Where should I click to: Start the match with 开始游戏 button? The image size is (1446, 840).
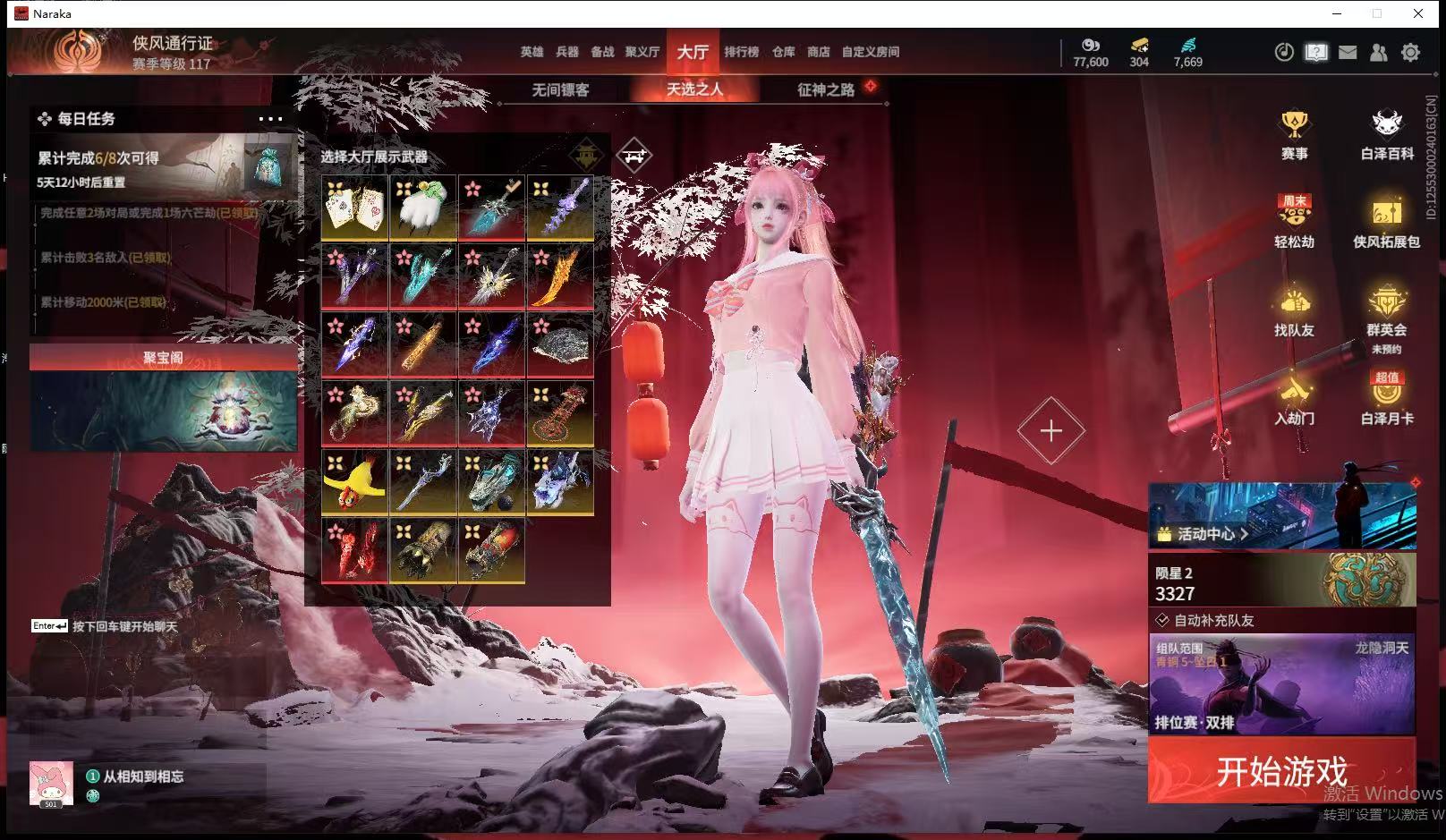[1281, 770]
